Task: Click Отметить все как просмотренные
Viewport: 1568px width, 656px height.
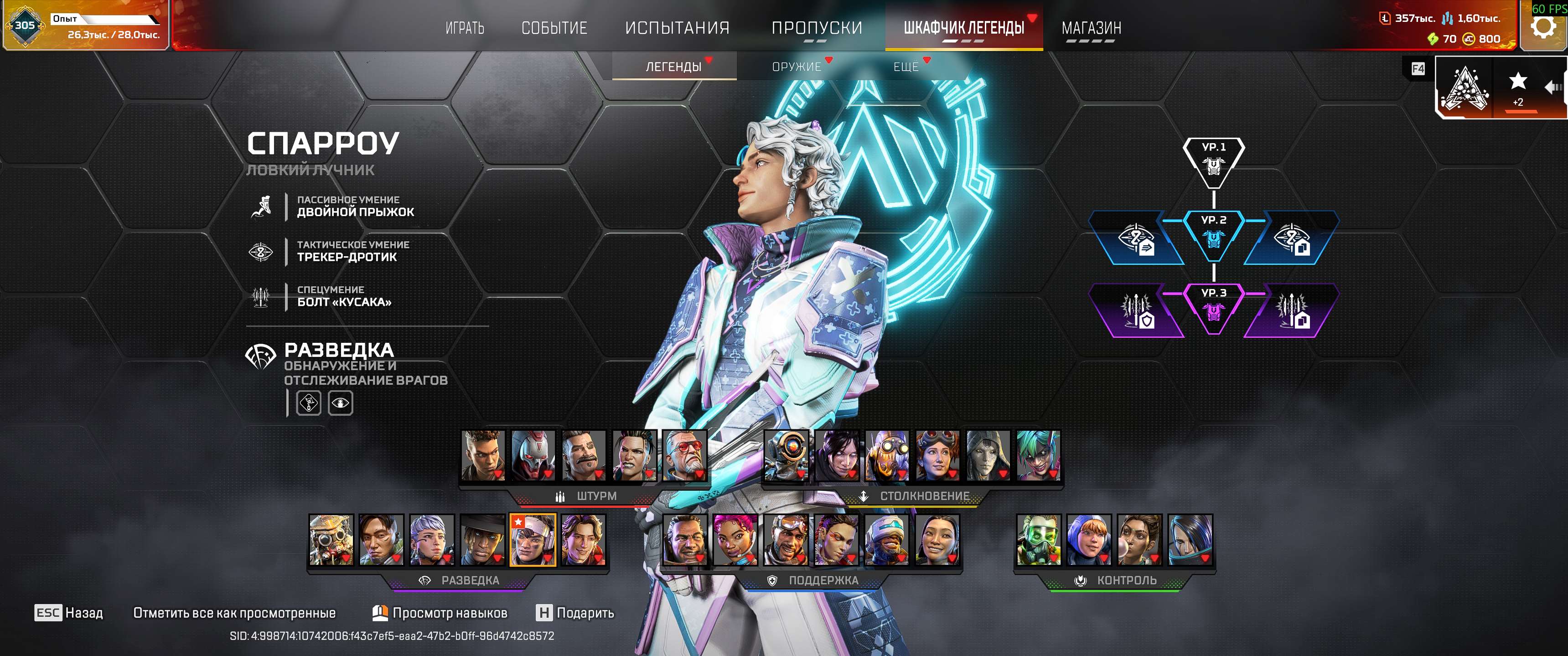Action: click(x=235, y=613)
